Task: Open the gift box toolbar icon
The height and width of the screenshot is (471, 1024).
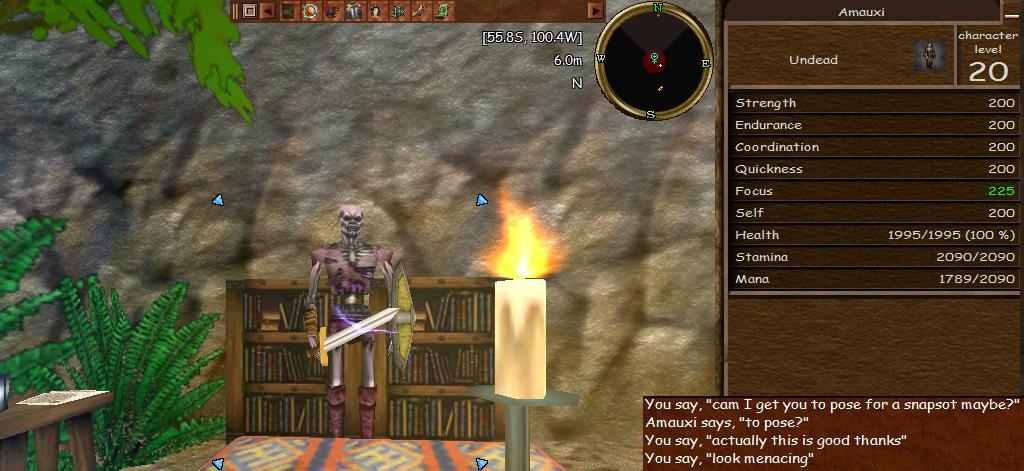Action: [x=354, y=11]
